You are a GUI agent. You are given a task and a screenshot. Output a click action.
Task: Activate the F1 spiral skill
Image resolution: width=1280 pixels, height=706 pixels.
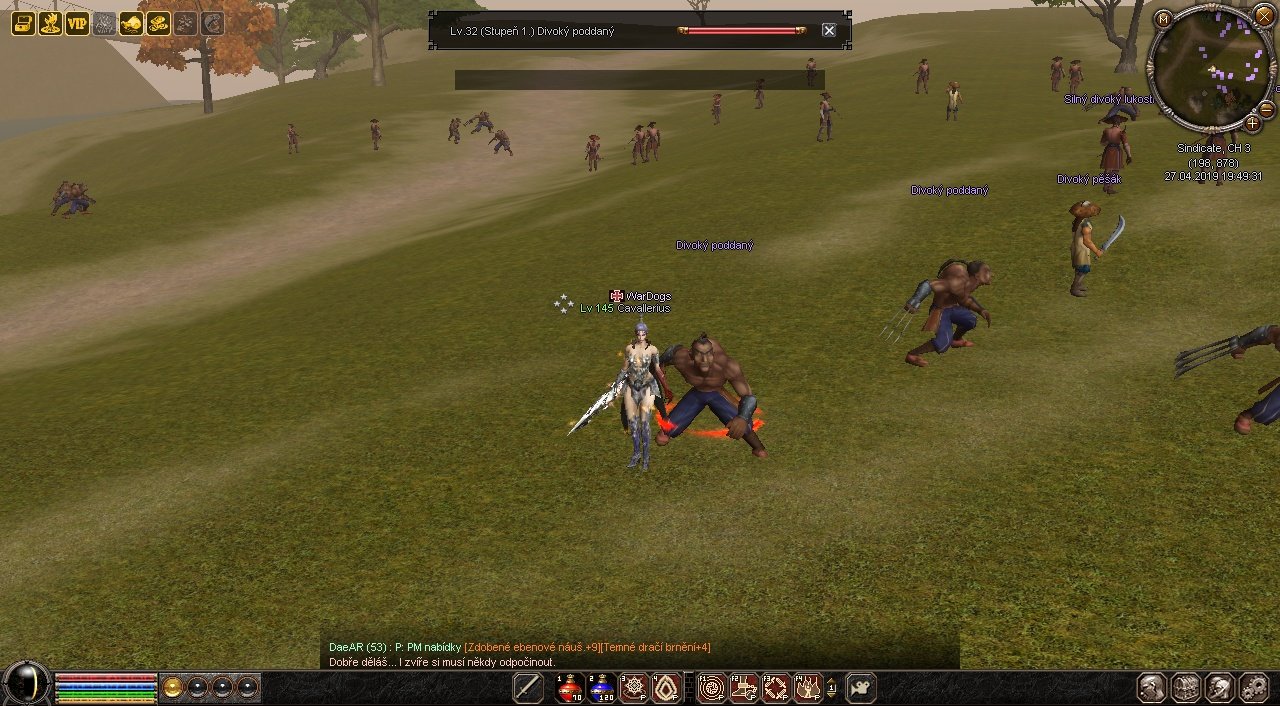click(711, 688)
